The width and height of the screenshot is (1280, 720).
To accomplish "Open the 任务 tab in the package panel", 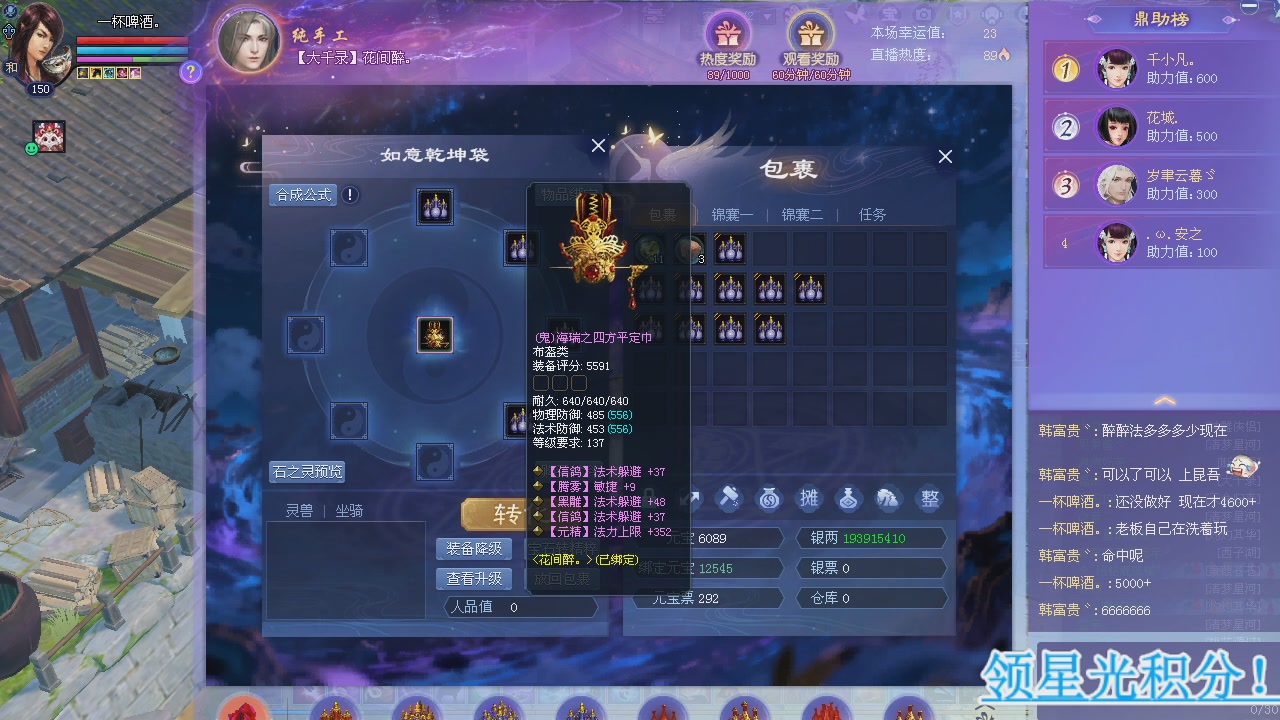I will click(871, 213).
